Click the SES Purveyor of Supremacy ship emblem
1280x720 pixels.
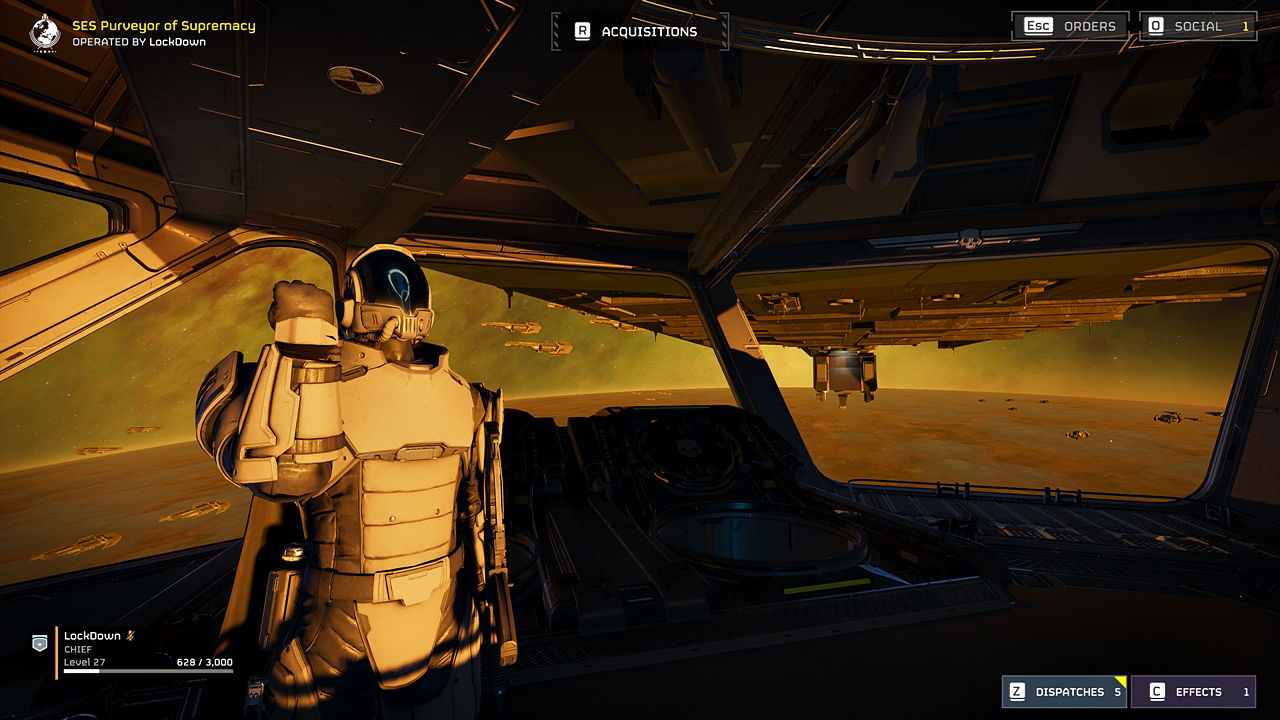(45, 32)
